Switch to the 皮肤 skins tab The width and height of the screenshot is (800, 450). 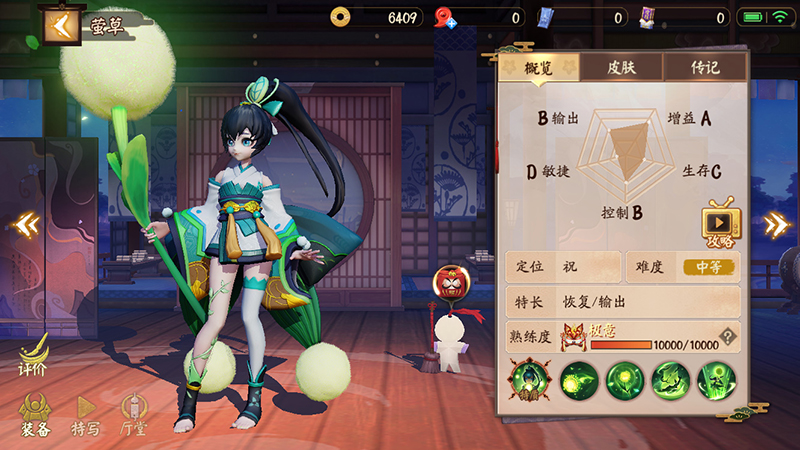coord(621,67)
